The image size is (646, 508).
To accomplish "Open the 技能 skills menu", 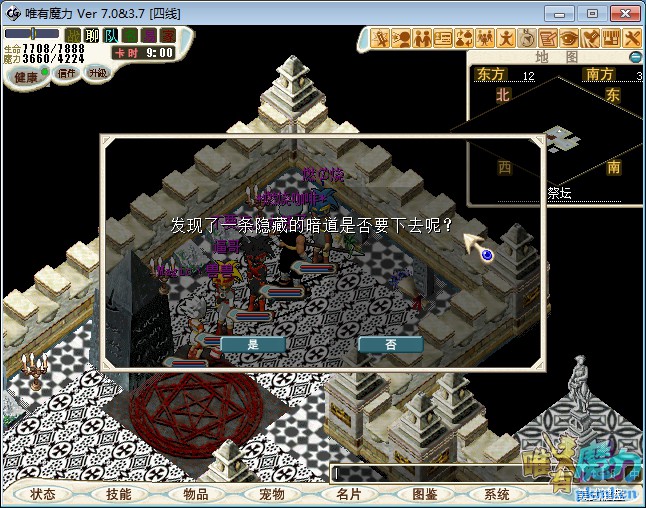I will (119, 494).
